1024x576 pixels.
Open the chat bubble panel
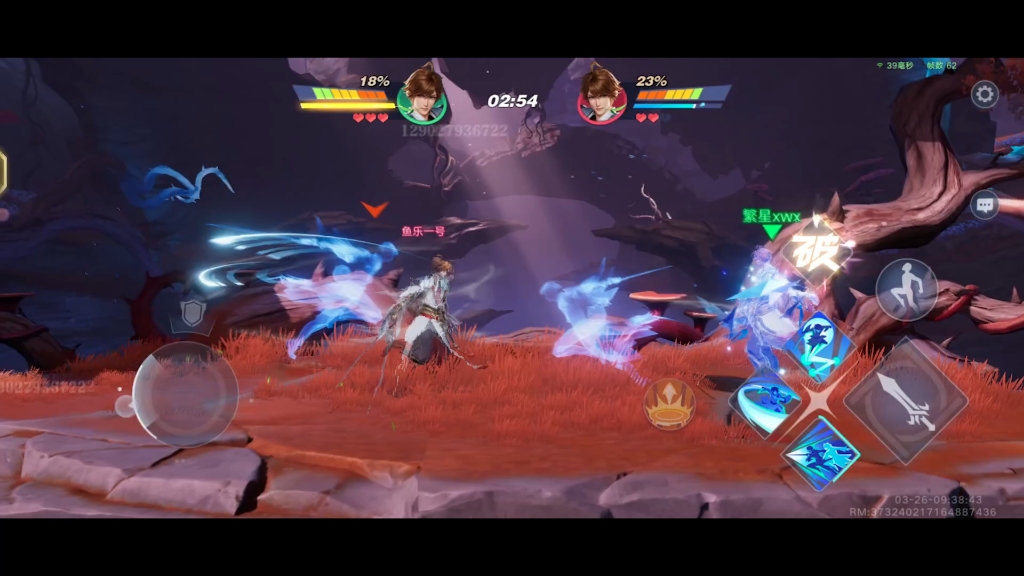(985, 205)
